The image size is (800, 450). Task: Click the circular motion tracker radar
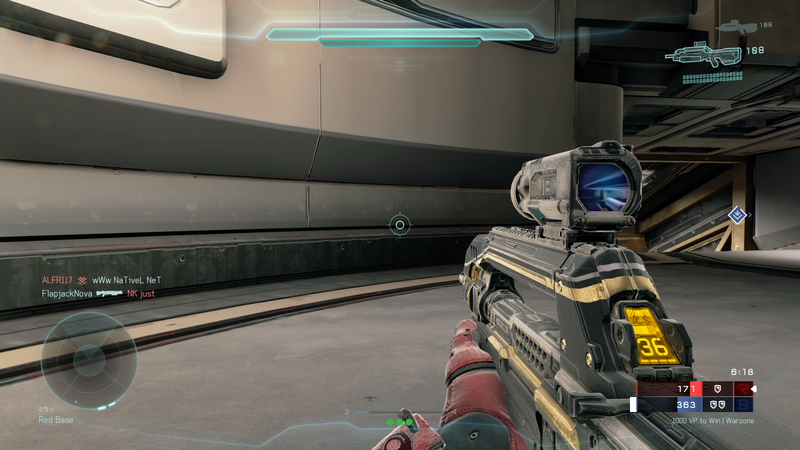point(88,359)
